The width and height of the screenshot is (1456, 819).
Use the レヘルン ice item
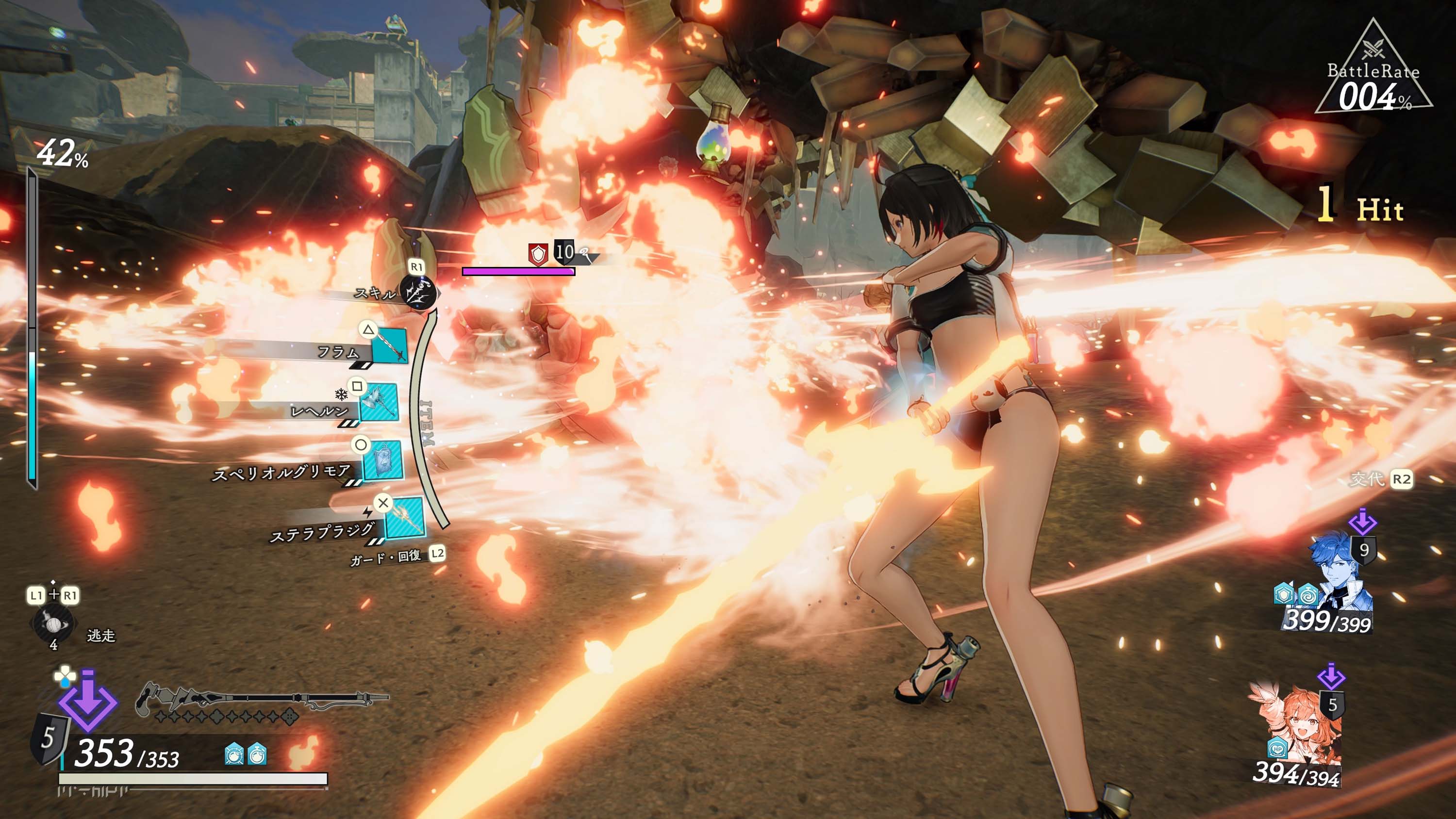[x=379, y=402]
